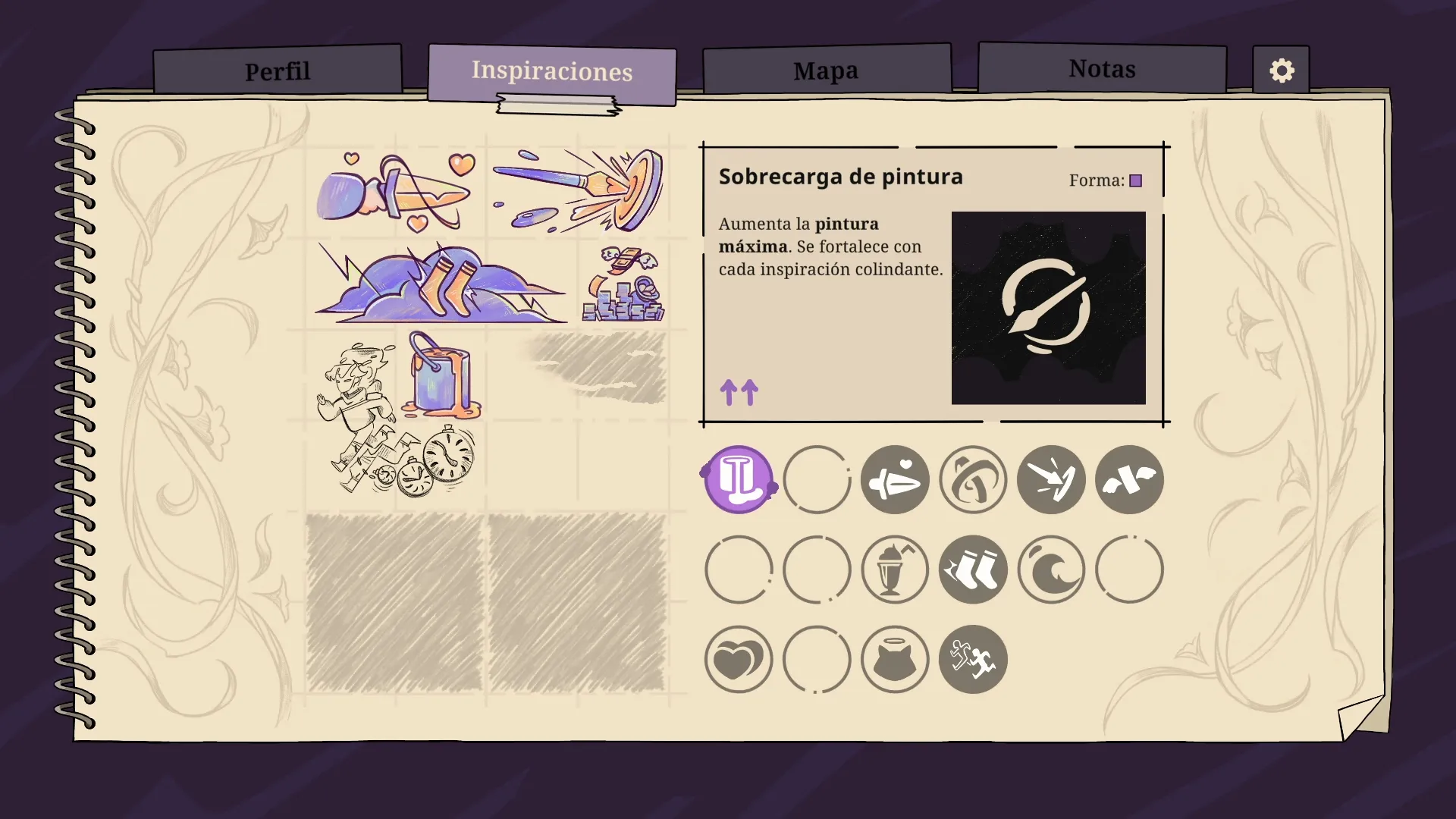
Task: Select the purple paint bucket inspiration
Action: coord(738,479)
